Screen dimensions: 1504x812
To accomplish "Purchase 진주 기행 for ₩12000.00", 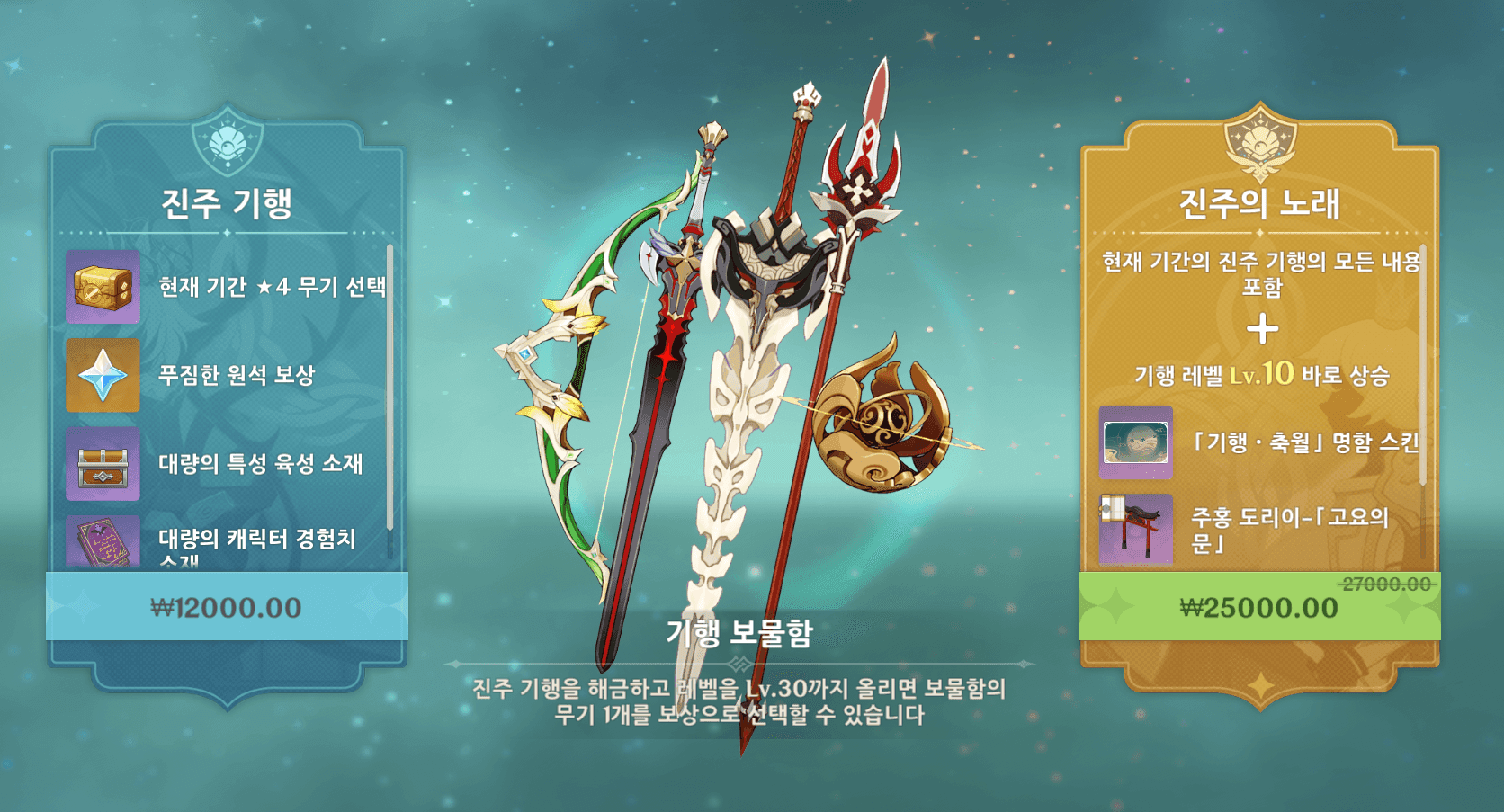I will [x=228, y=607].
